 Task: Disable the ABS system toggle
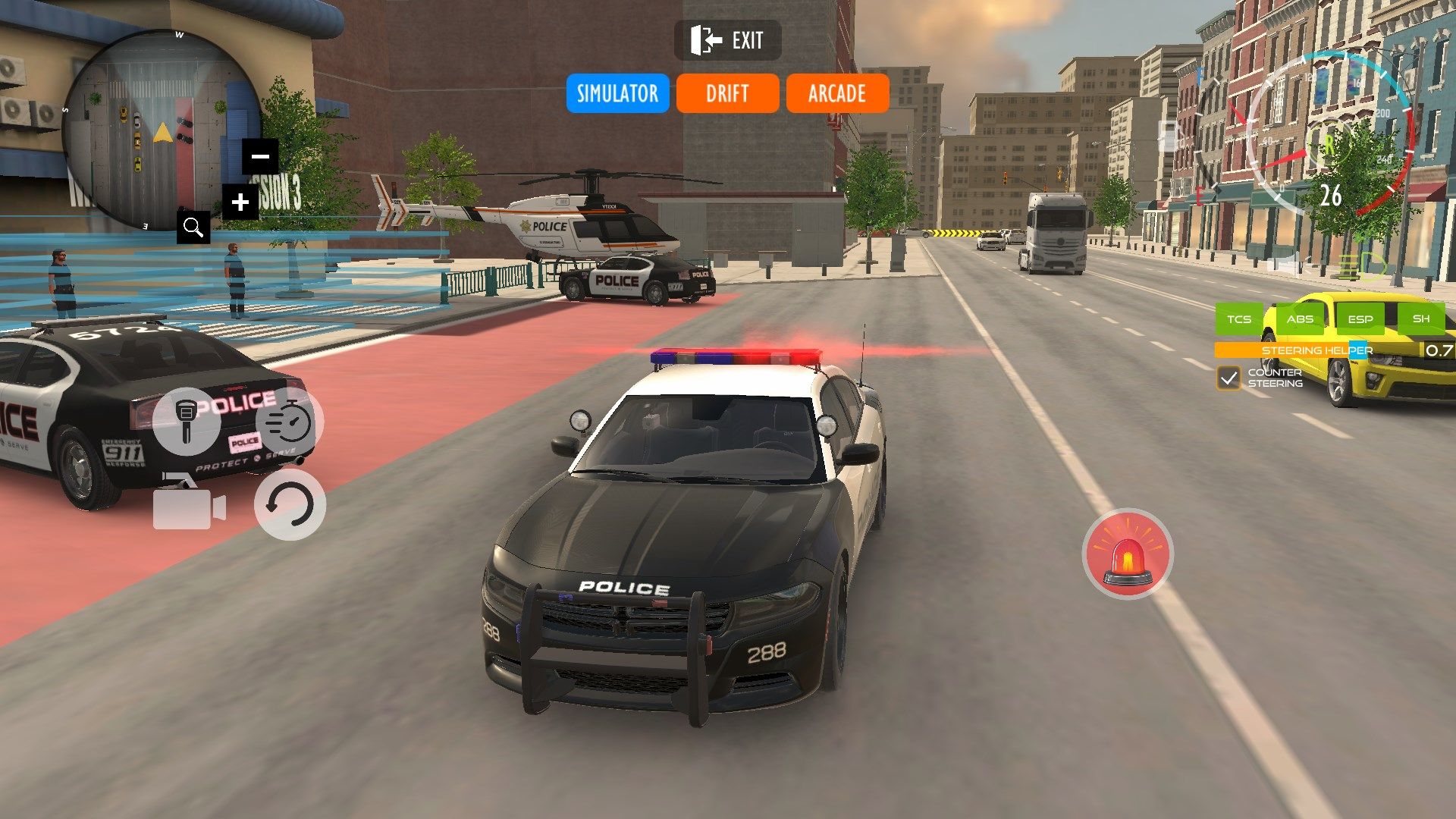(1301, 319)
